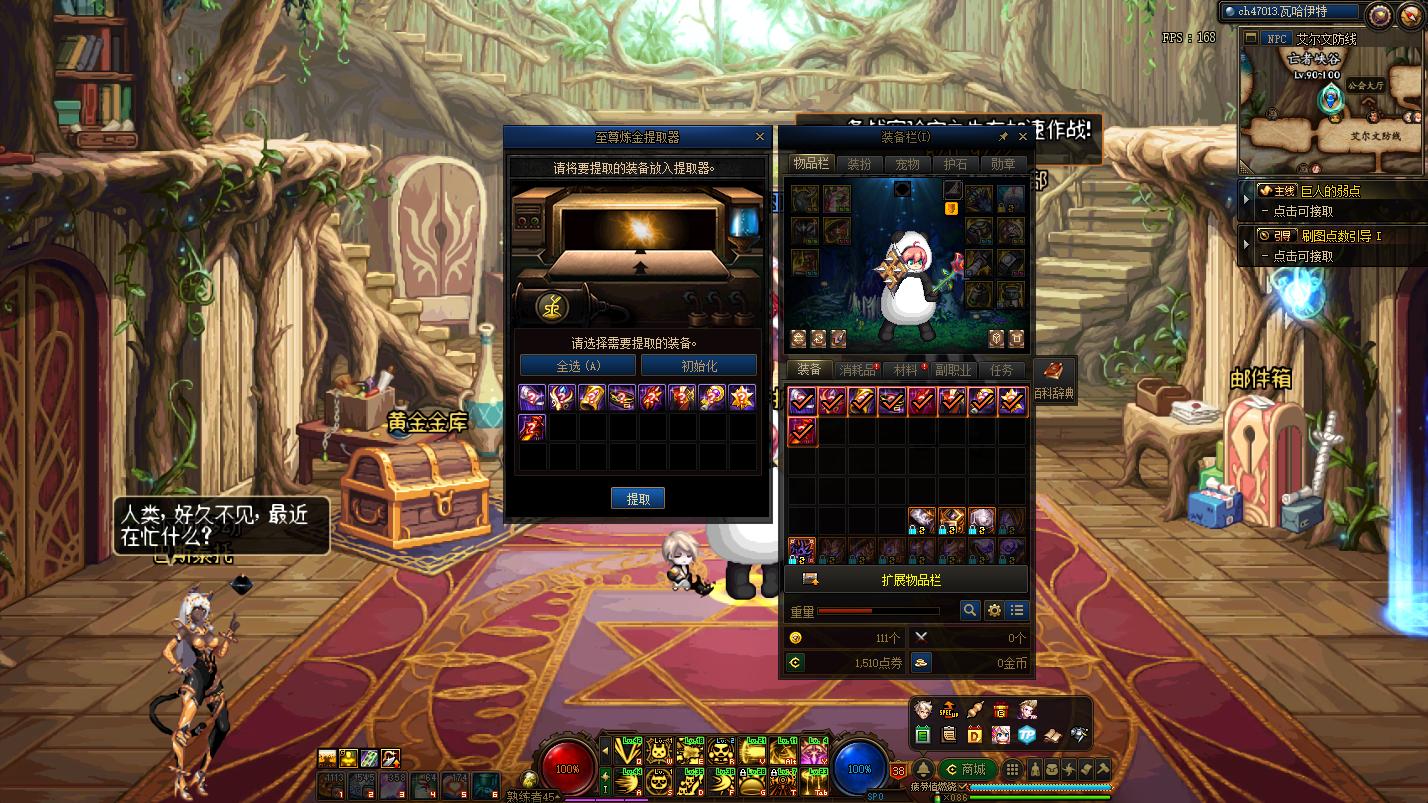The width and height of the screenshot is (1428, 803).
Task: Click the 扩展物品栏 button
Action: point(910,580)
